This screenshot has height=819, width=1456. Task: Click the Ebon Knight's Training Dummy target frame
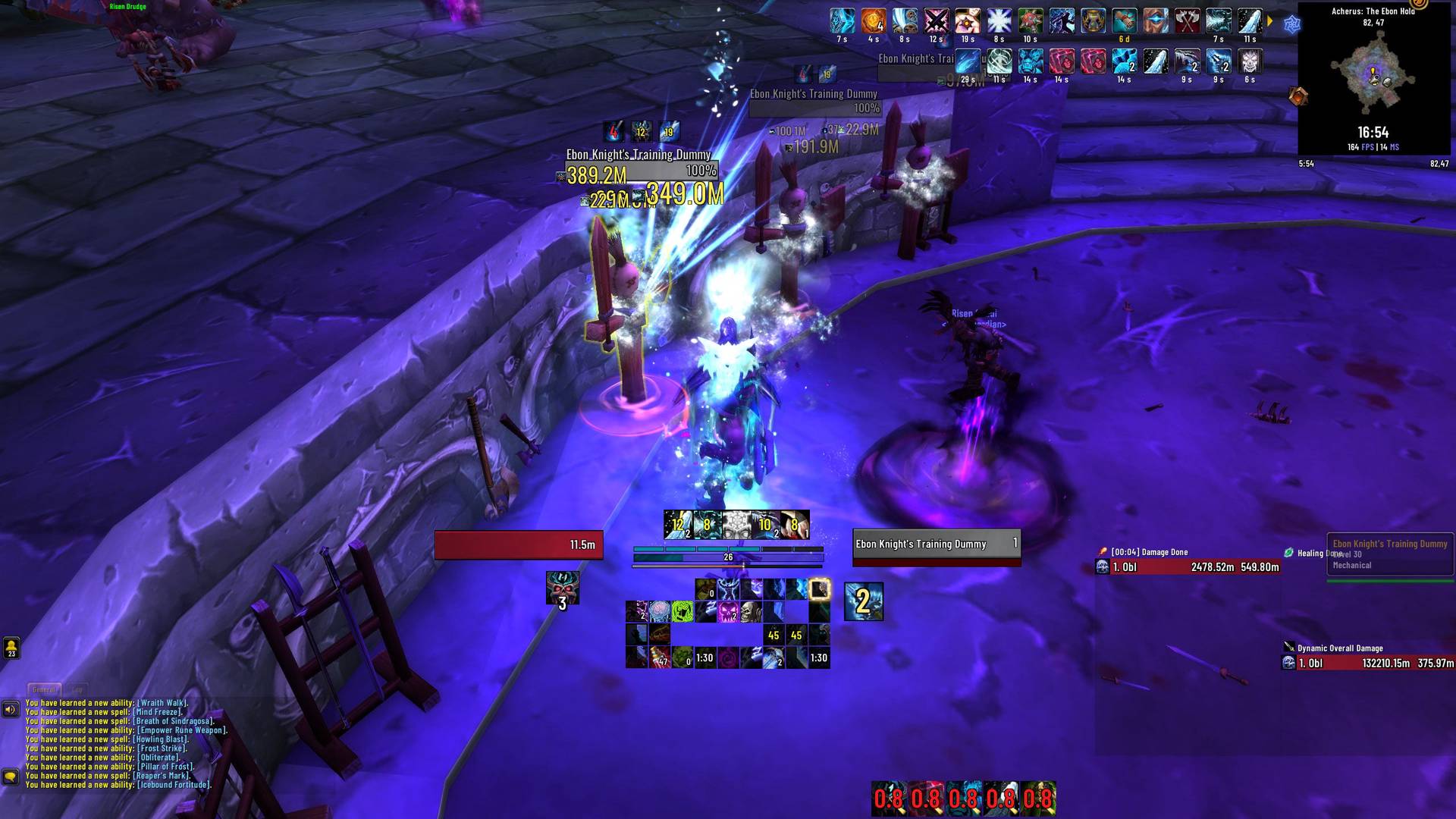tap(937, 543)
